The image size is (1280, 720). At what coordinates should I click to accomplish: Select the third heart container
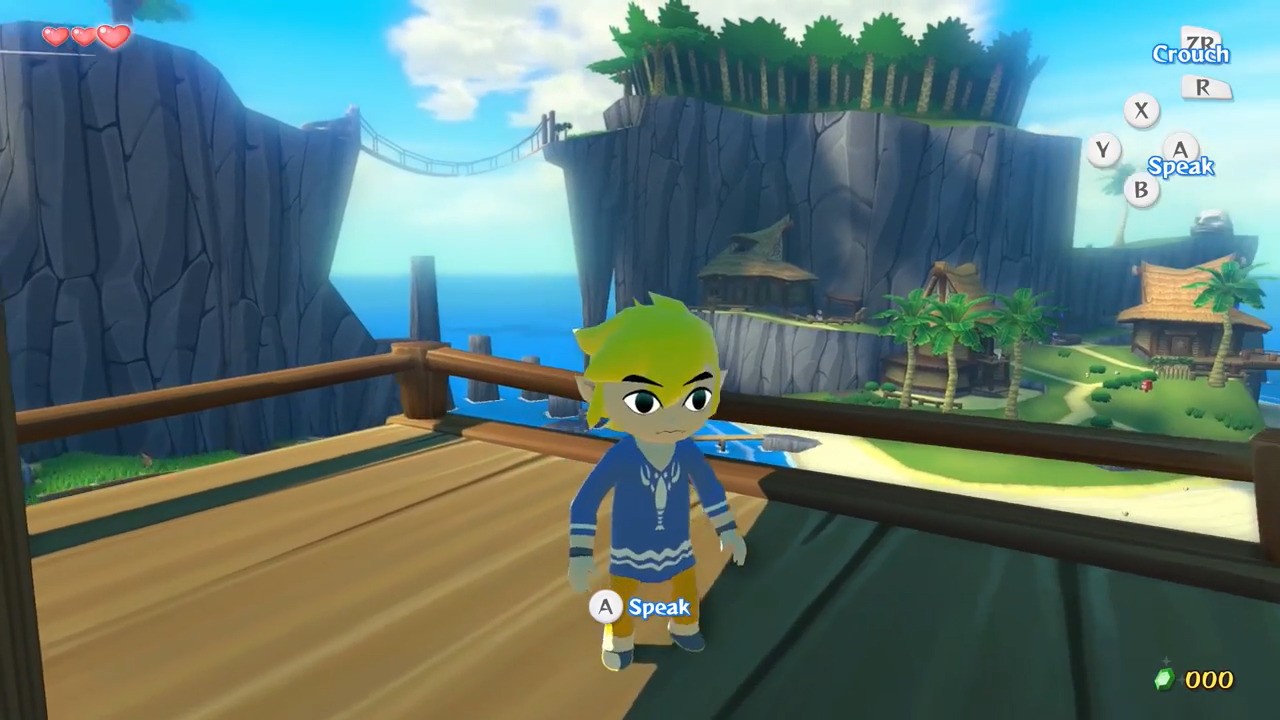click(112, 35)
